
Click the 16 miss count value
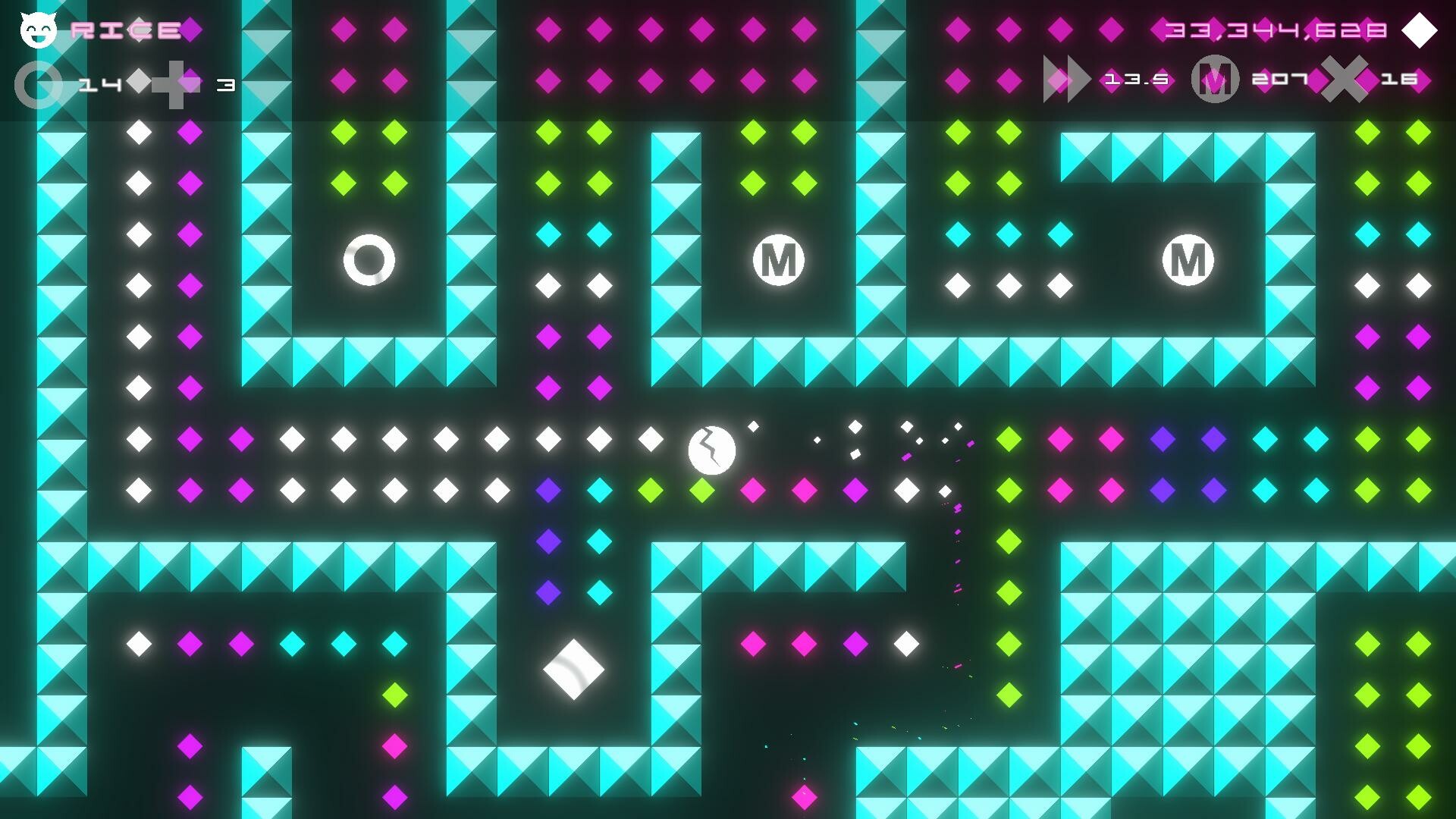1401,79
